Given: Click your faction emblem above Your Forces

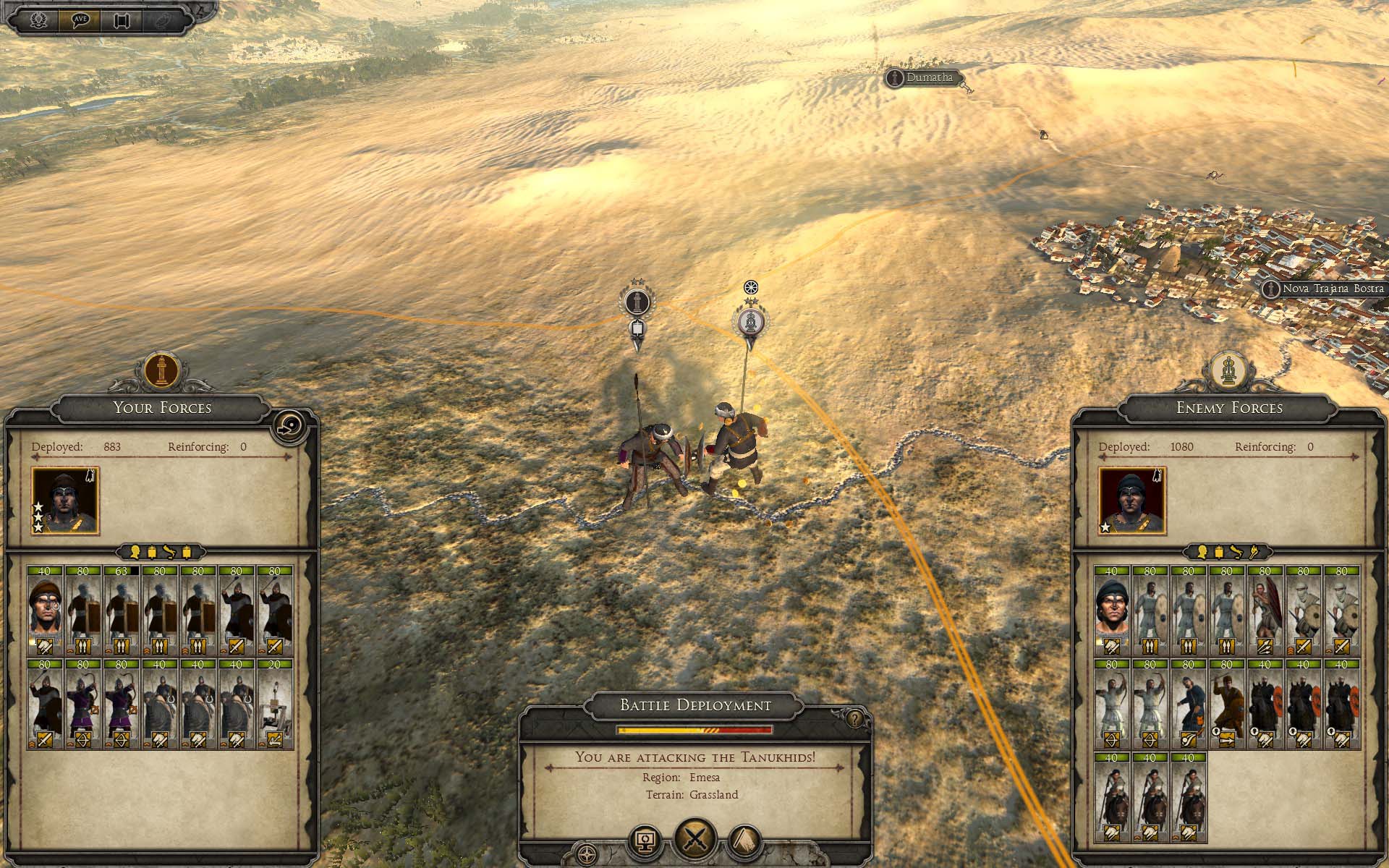Looking at the screenshot, I should 161,370.
